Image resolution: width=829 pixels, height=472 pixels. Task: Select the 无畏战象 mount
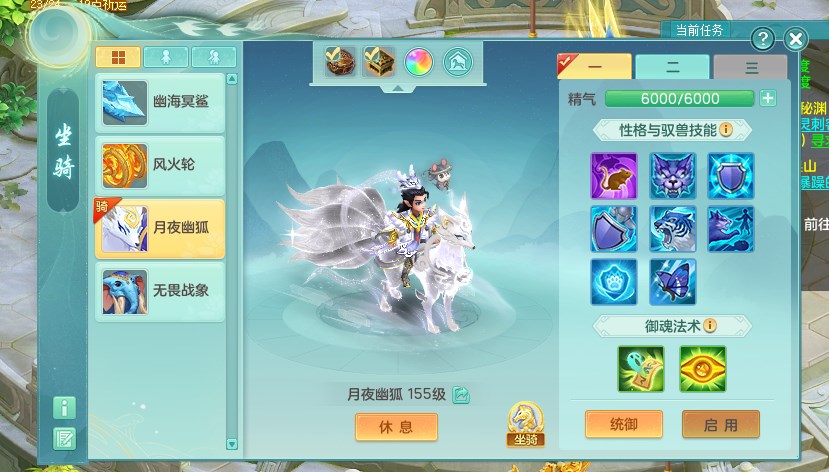(160, 291)
